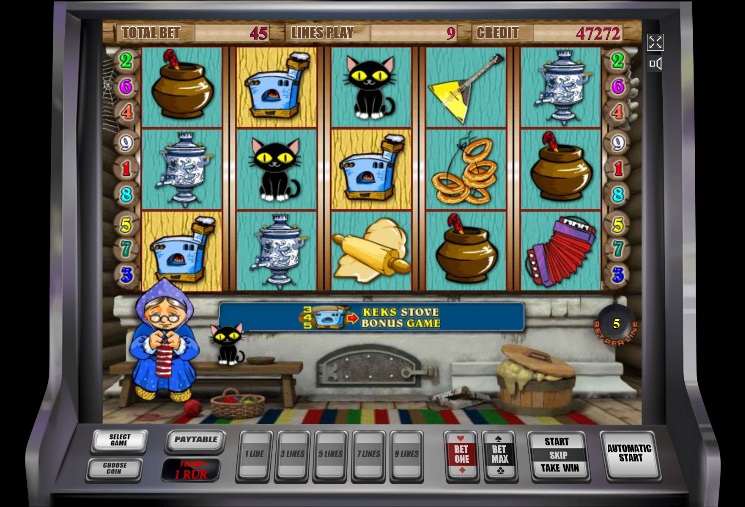Screen dimensions: 745x507
Task: Enable Automatic Start
Action: [629, 454]
